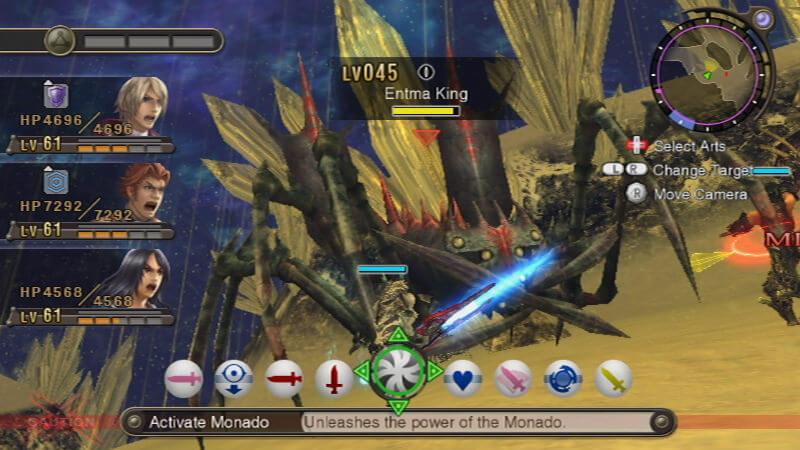The image size is (800, 450).
Task: Pick the black-haired party member portrait
Action: (x=141, y=277)
